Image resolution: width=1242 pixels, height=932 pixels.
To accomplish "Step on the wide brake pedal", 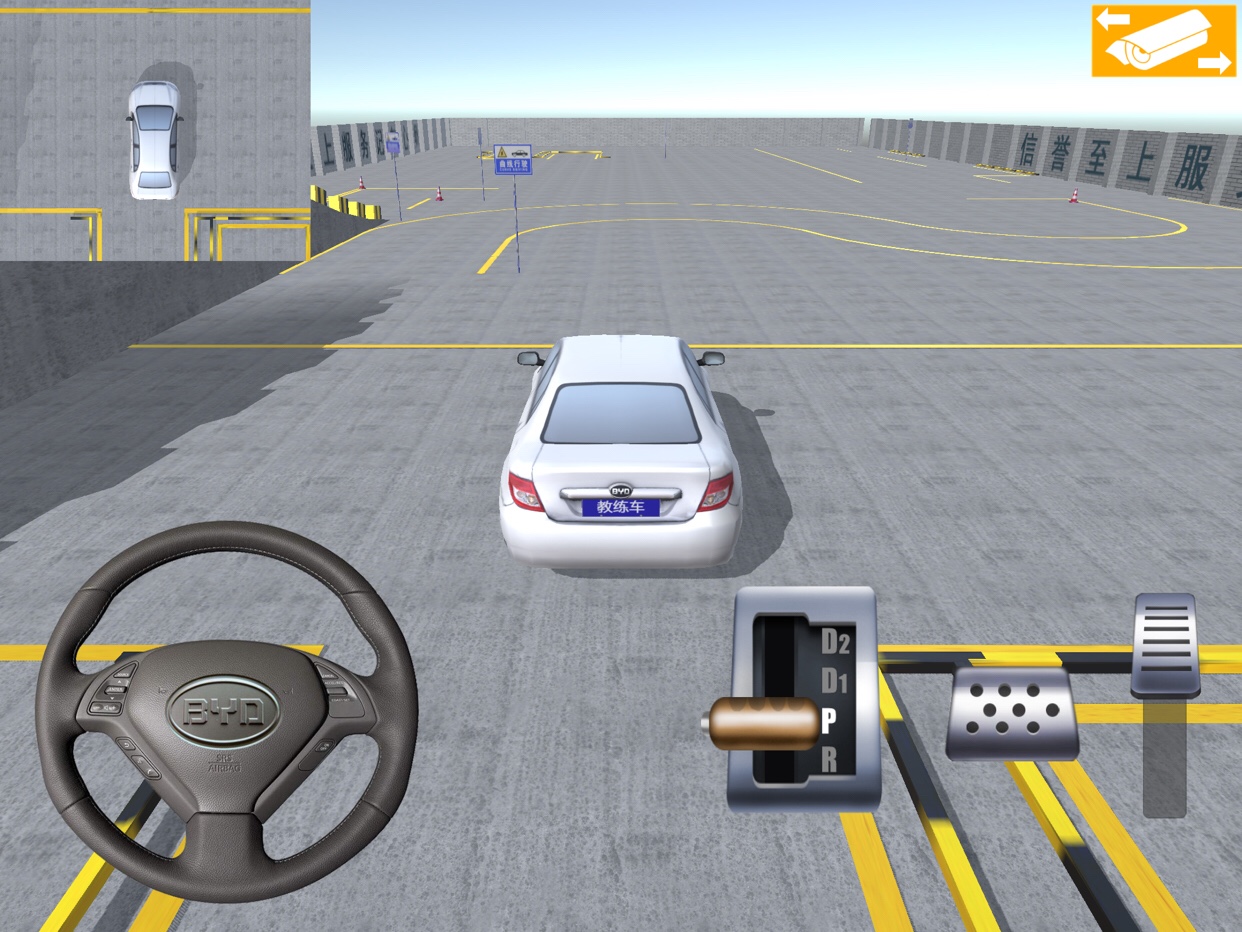I will (1012, 713).
